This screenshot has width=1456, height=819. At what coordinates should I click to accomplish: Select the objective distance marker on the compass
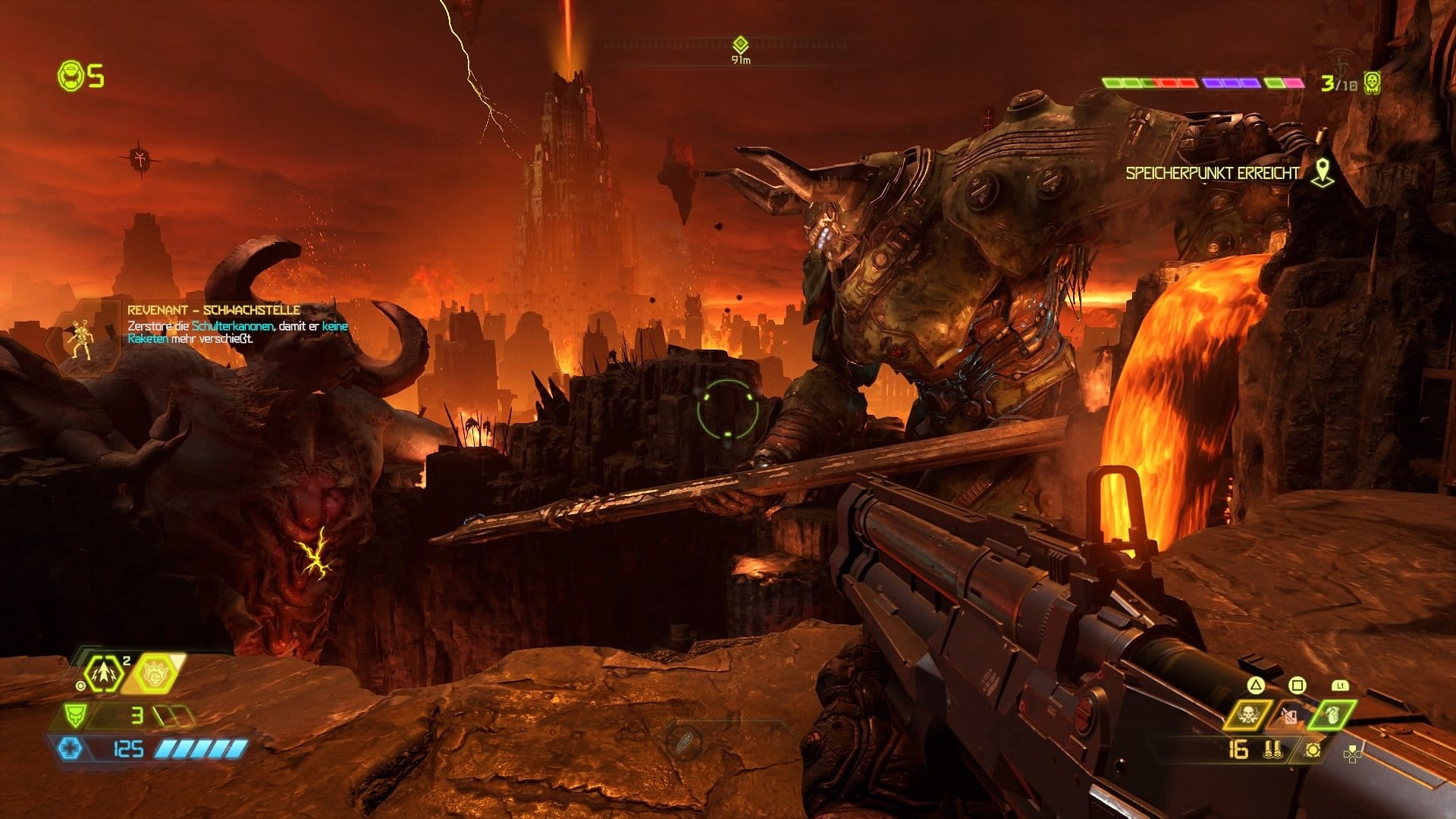click(740, 45)
